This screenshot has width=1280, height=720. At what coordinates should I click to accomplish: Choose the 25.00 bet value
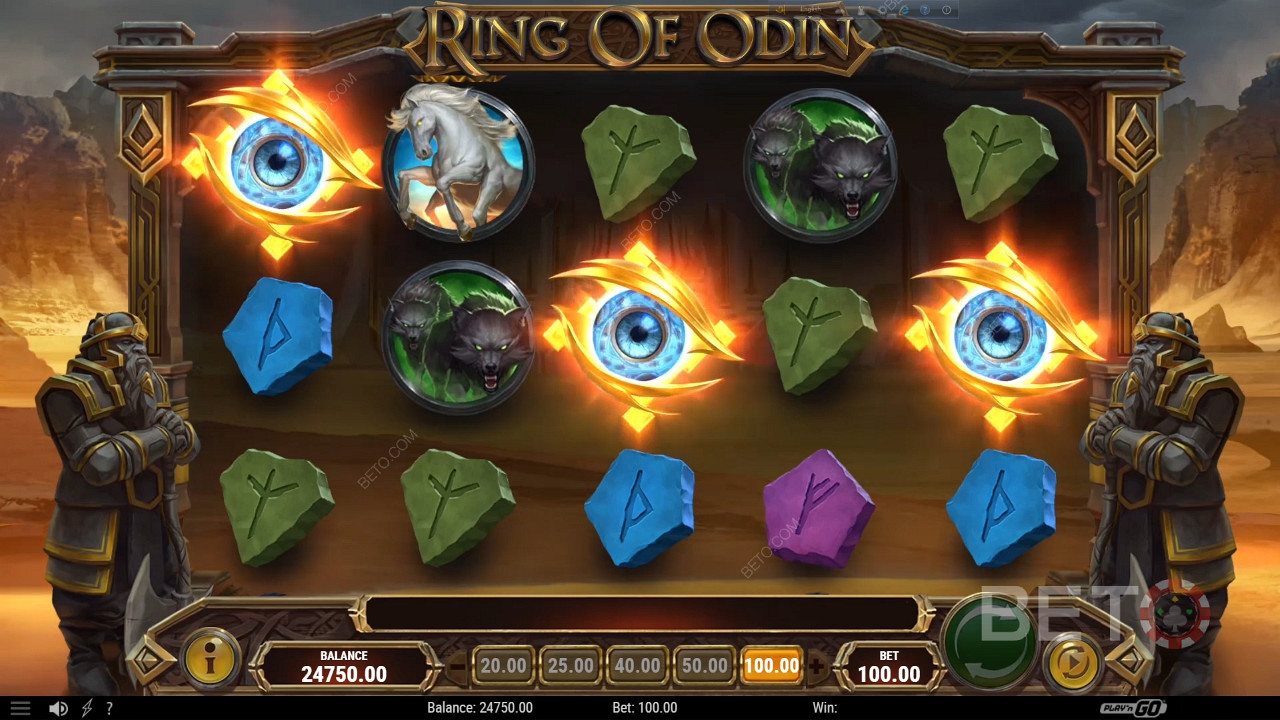(570, 665)
